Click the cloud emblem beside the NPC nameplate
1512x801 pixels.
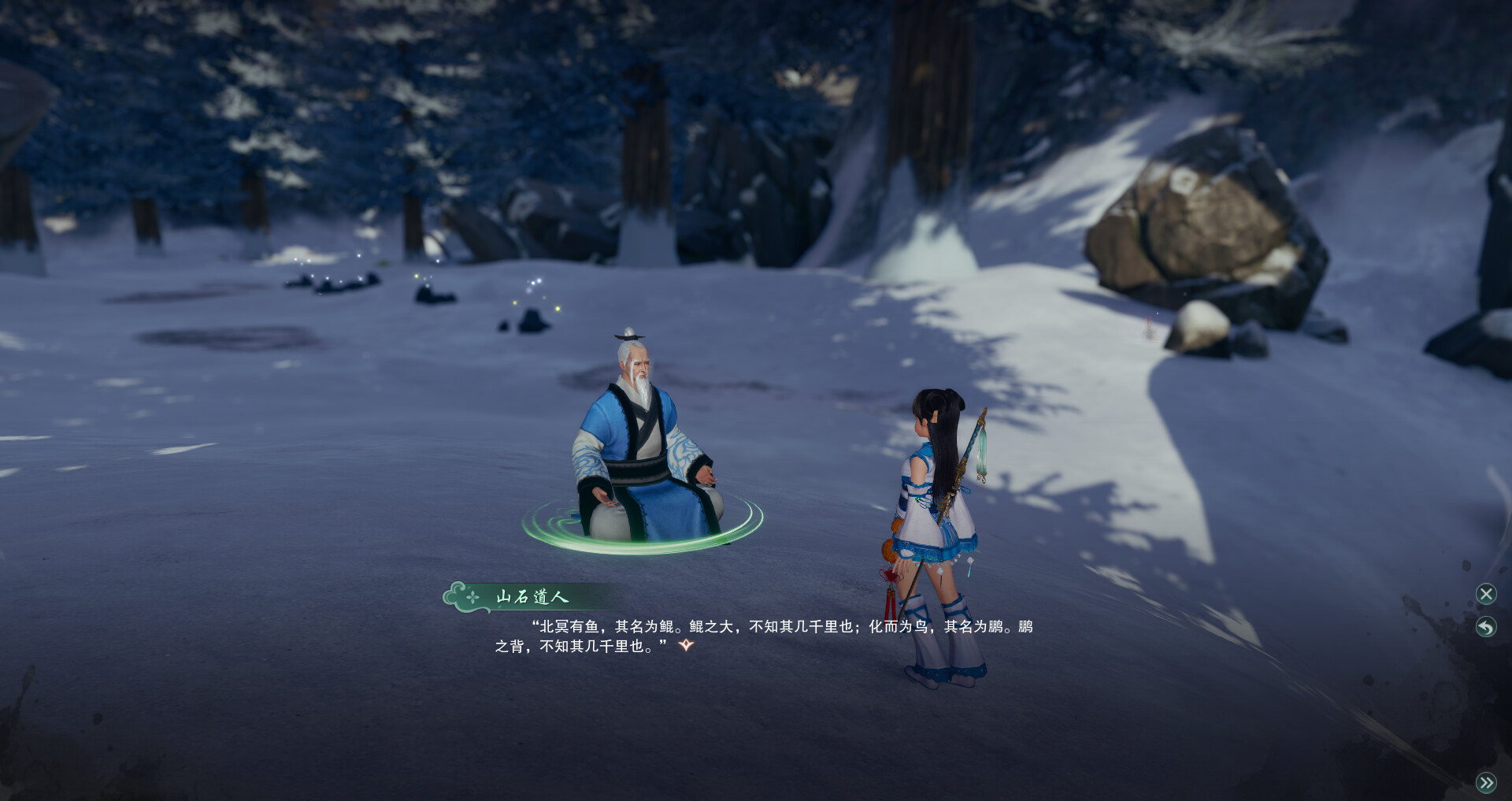coord(454,595)
